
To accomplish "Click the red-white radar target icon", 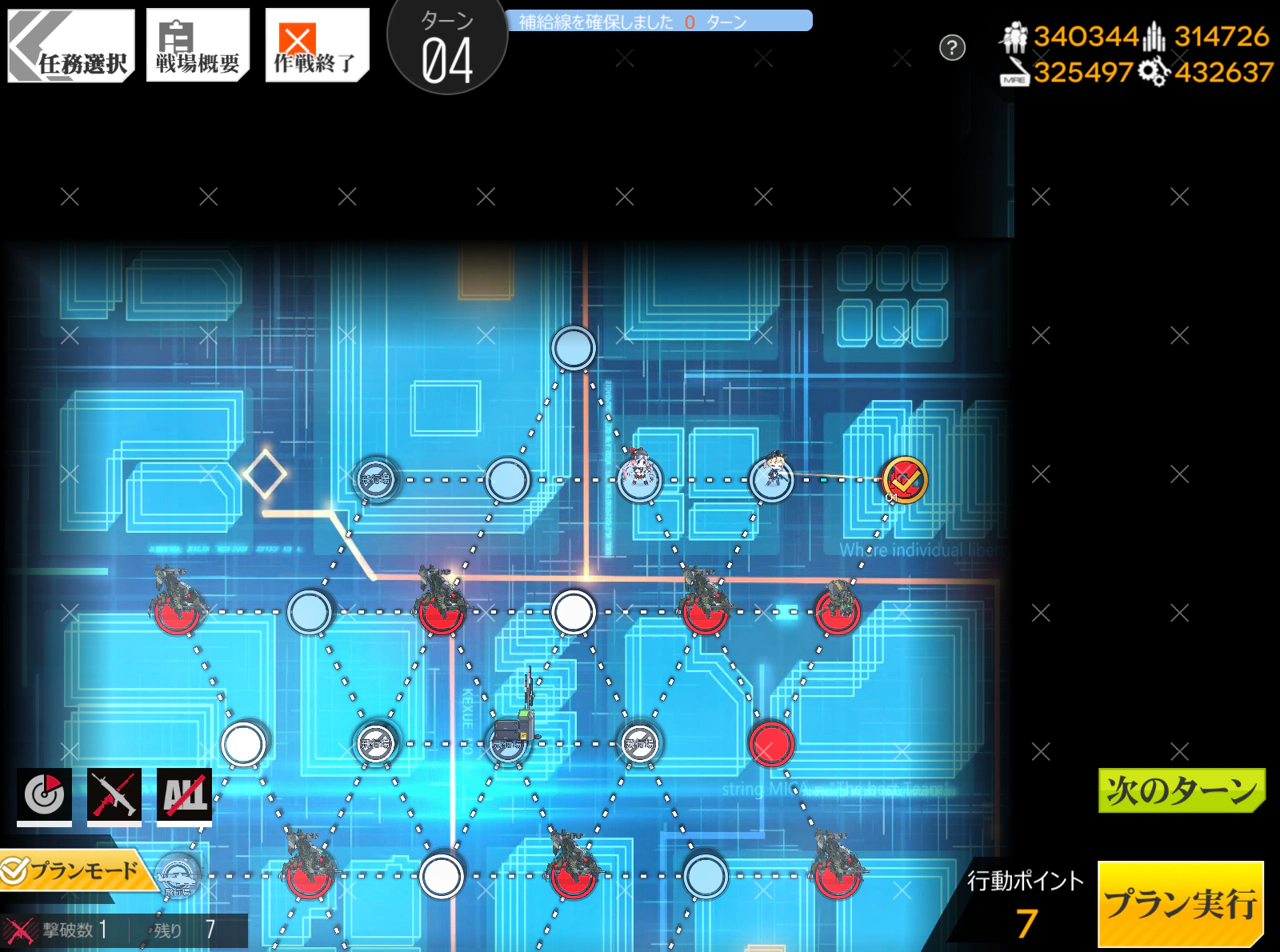I will 44,795.
